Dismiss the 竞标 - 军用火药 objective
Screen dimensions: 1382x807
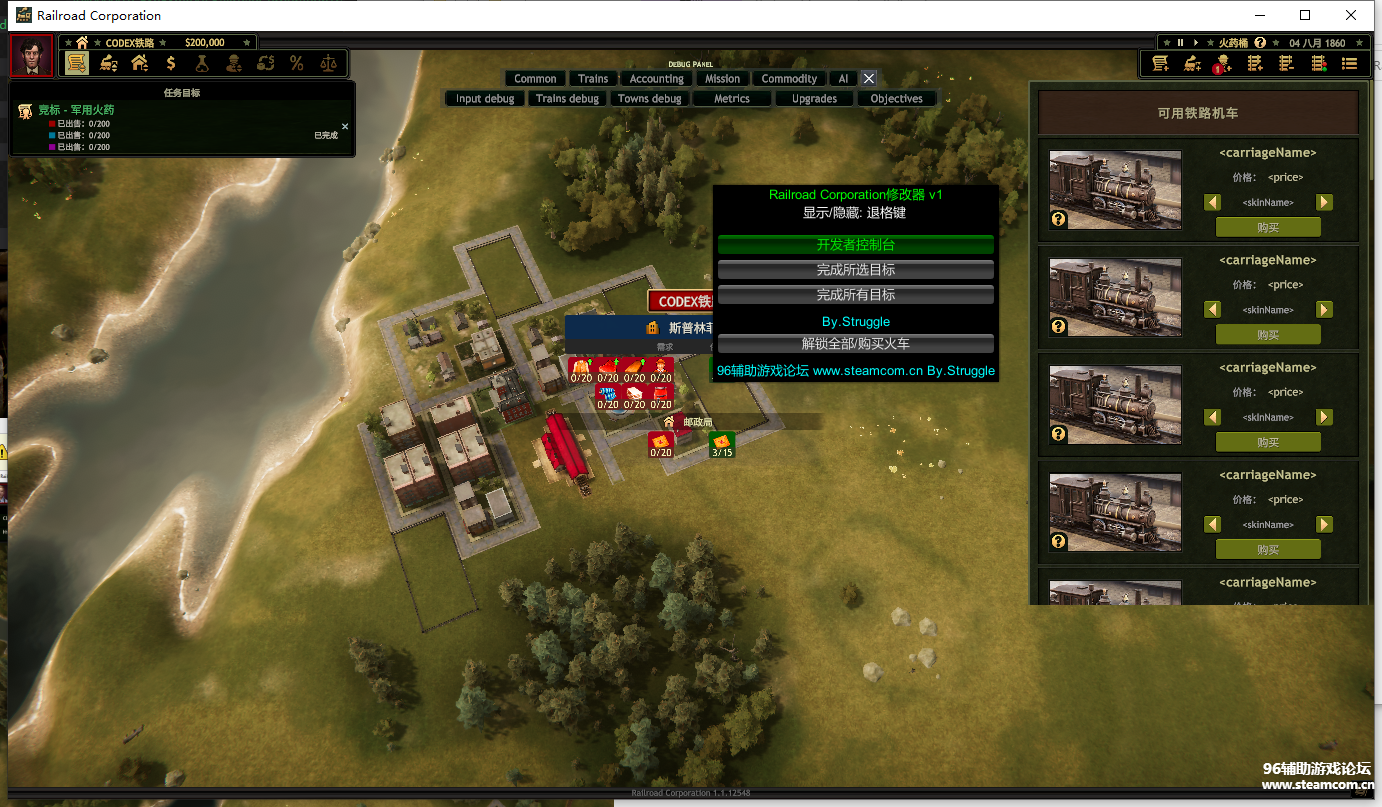click(345, 126)
